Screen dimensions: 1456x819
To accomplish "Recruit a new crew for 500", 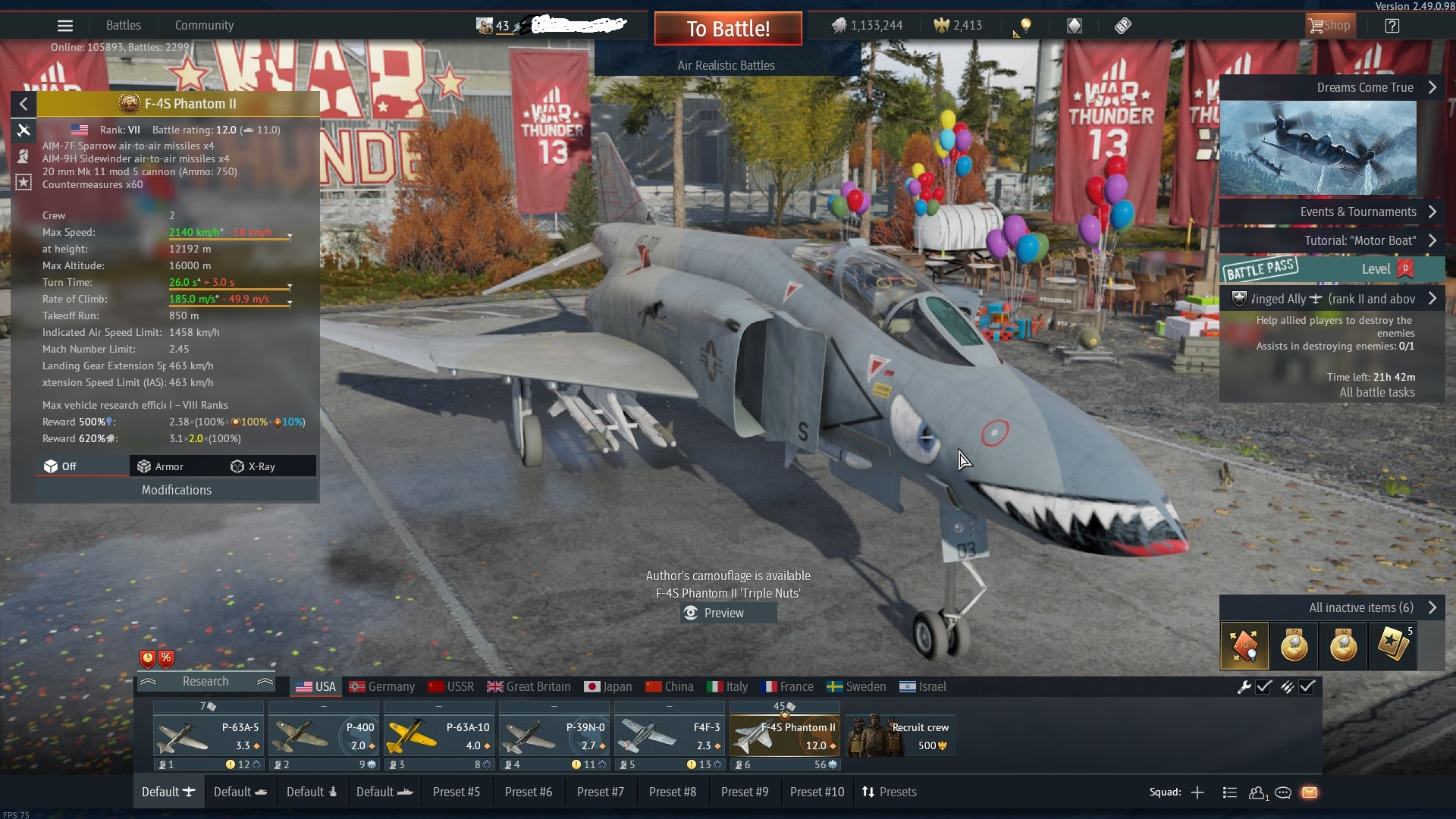I will (900, 736).
